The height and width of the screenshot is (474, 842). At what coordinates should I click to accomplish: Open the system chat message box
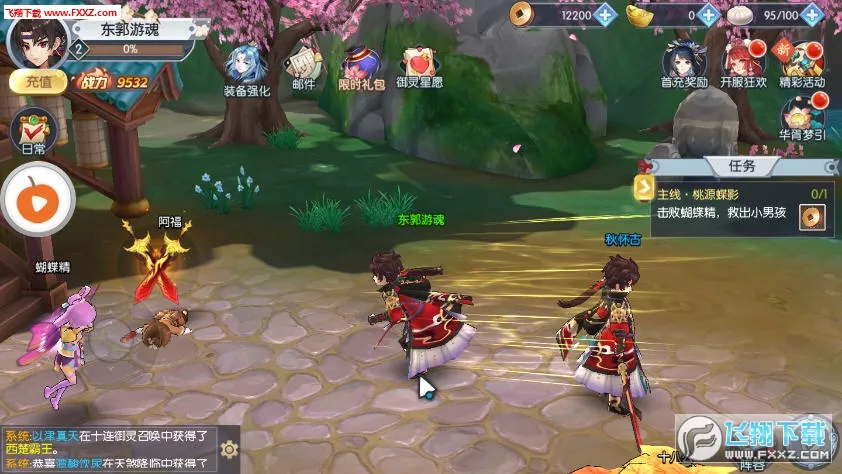(x=108, y=449)
